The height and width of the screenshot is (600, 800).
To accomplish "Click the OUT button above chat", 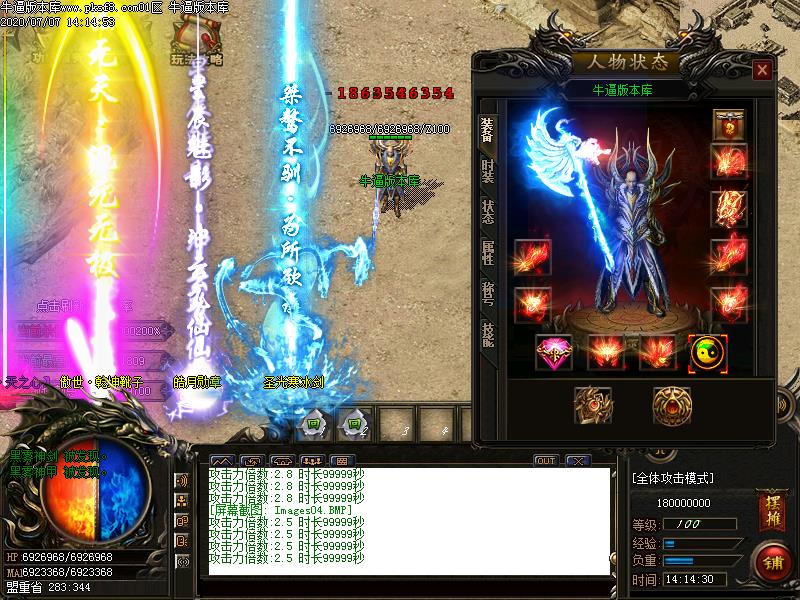I will pyautogui.click(x=545, y=461).
